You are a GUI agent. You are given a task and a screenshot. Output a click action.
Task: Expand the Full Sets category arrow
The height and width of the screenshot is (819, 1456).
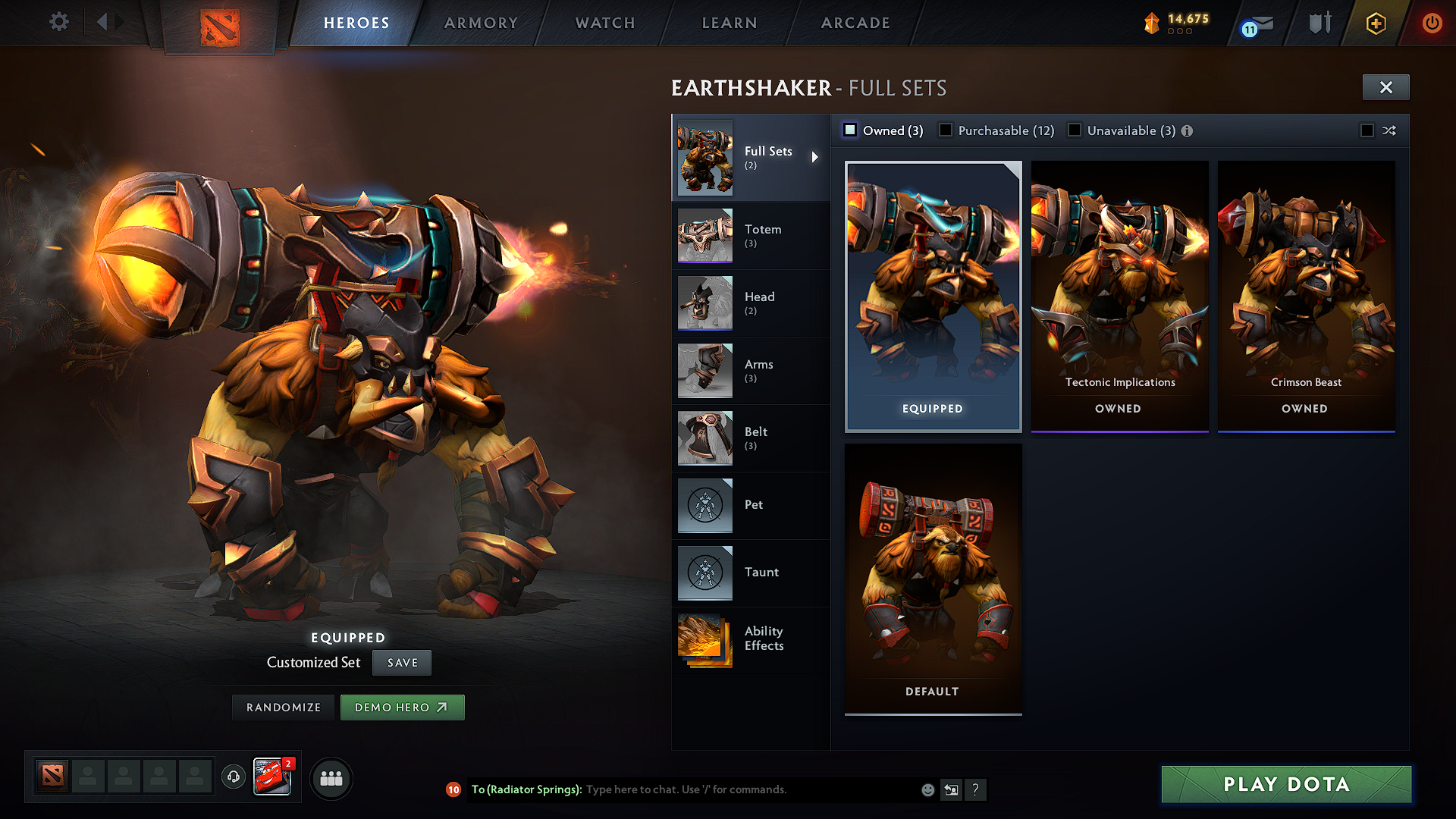point(816,158)
